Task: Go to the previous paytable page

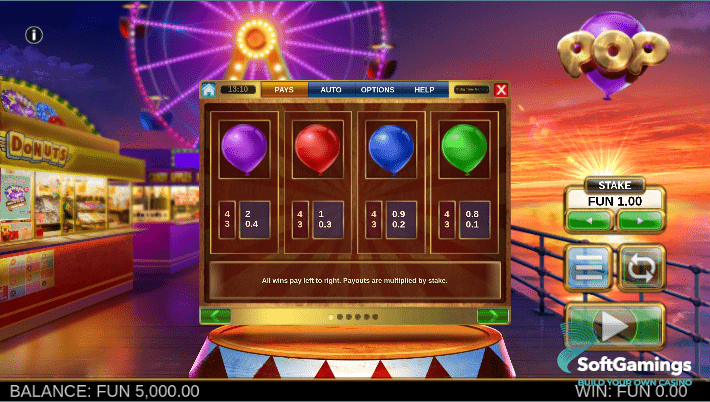Action: (216, 316)
